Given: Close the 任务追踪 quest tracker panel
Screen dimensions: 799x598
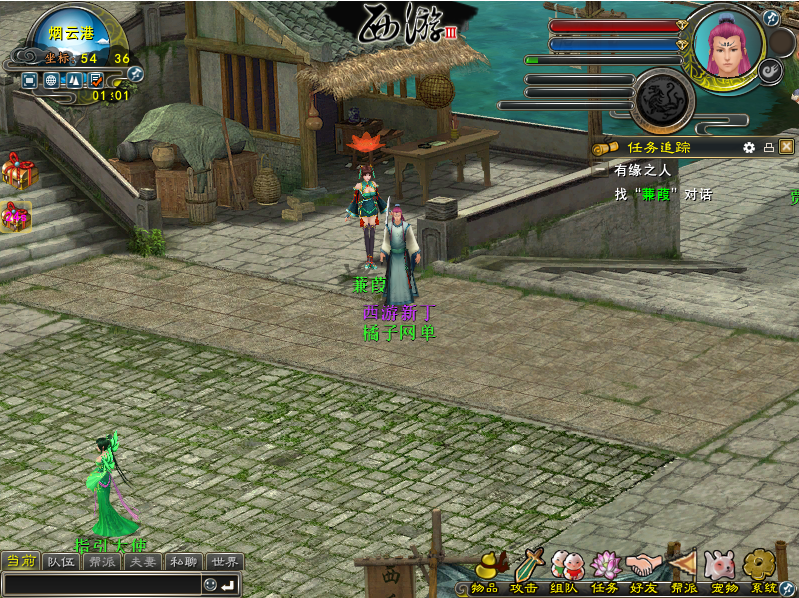Looking at the screenshot, I should (x=787, y=147).
